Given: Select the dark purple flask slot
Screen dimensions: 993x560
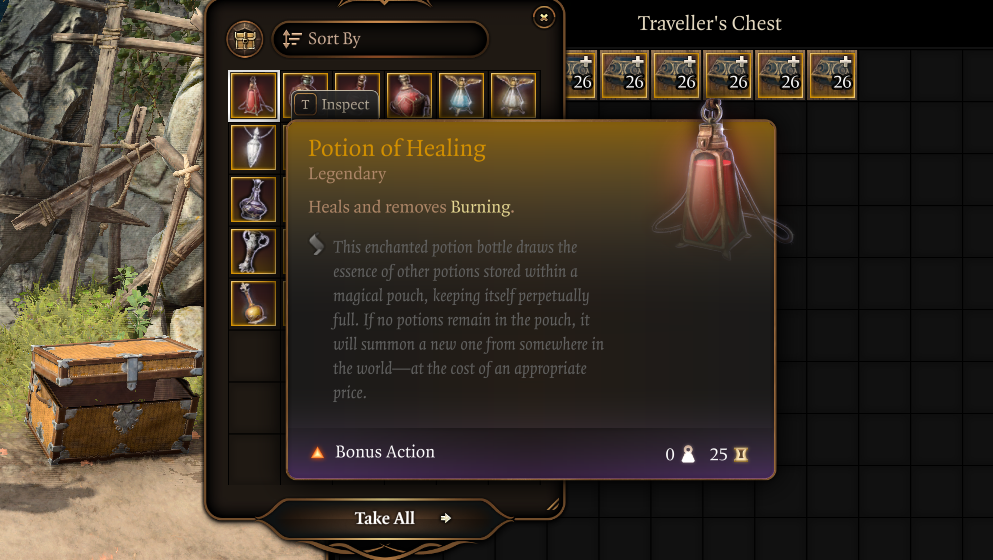Looking at the screenshot, I should tap(254, 199).
